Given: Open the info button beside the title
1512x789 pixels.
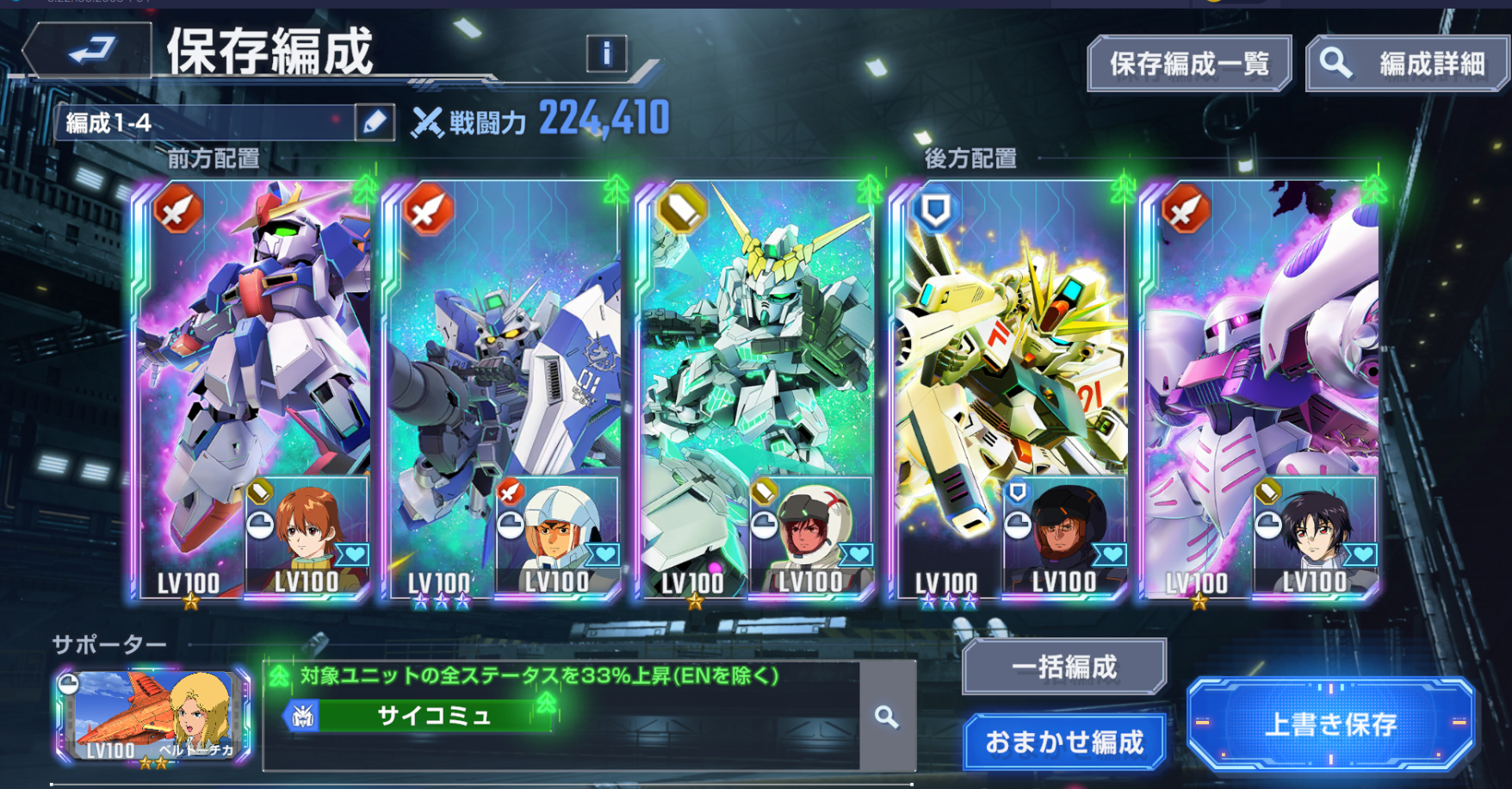Looking at the screenshot, I should click(x=606, y=53).
